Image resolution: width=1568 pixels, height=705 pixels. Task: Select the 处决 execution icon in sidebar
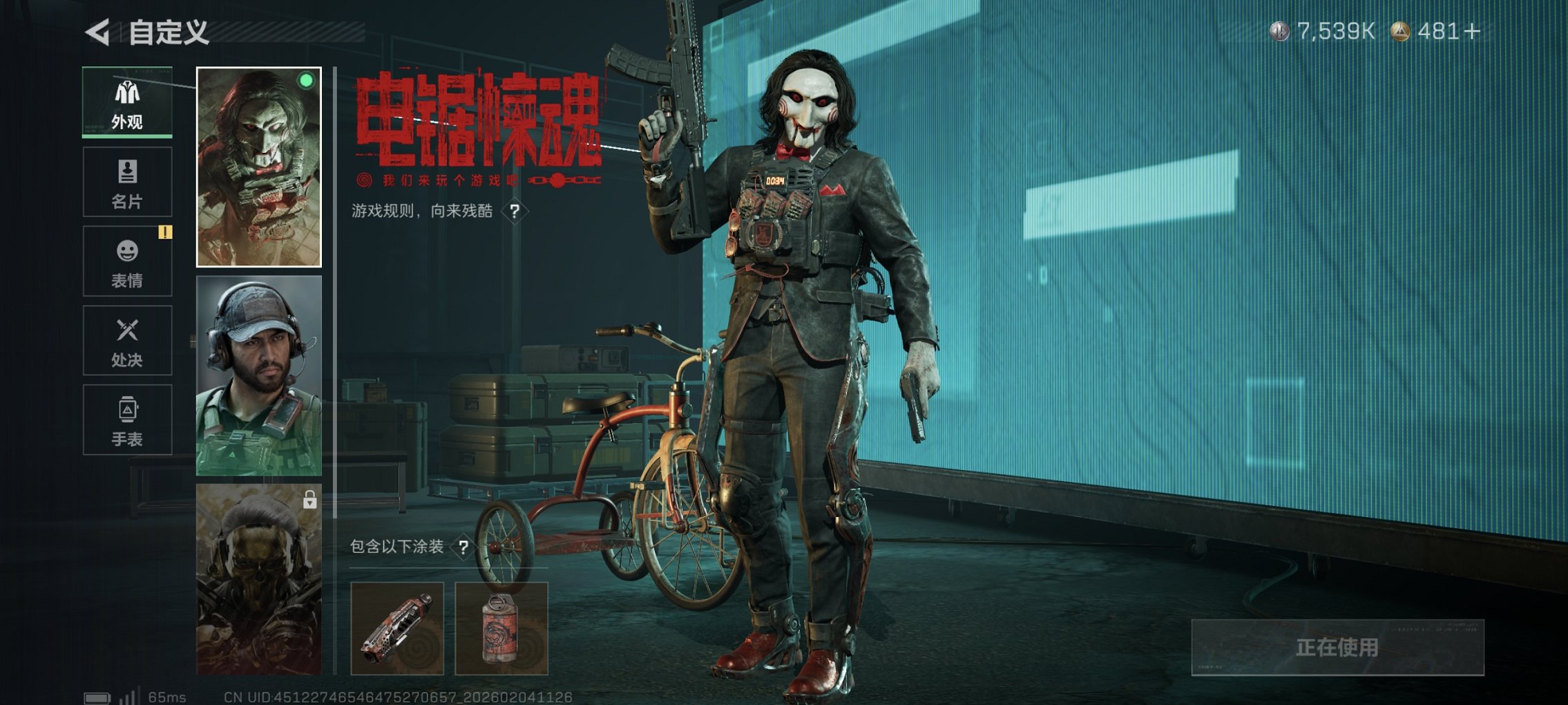tap(127, 340)
